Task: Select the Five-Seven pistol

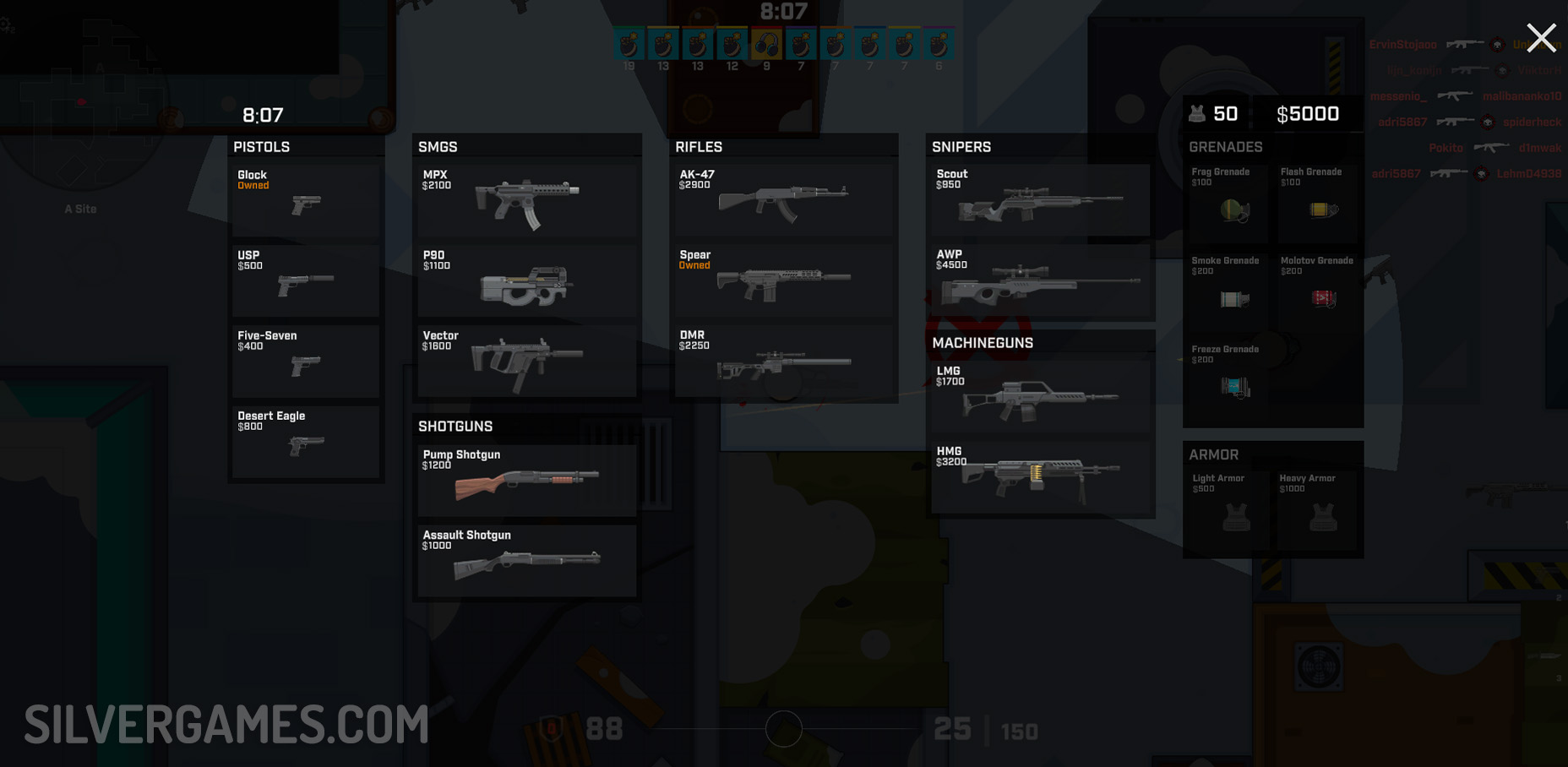Action: (x=306, y=362)
